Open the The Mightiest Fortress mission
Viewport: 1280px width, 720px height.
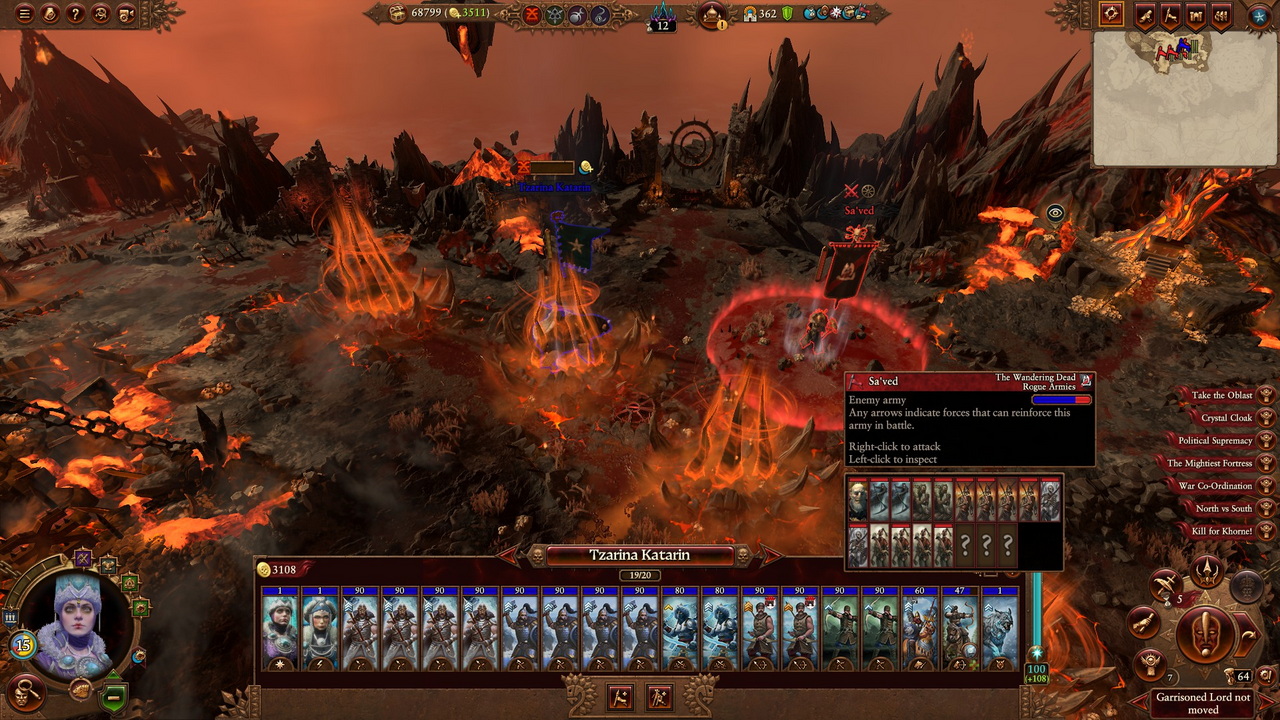pyautogui.click(x=1210, y=463)
